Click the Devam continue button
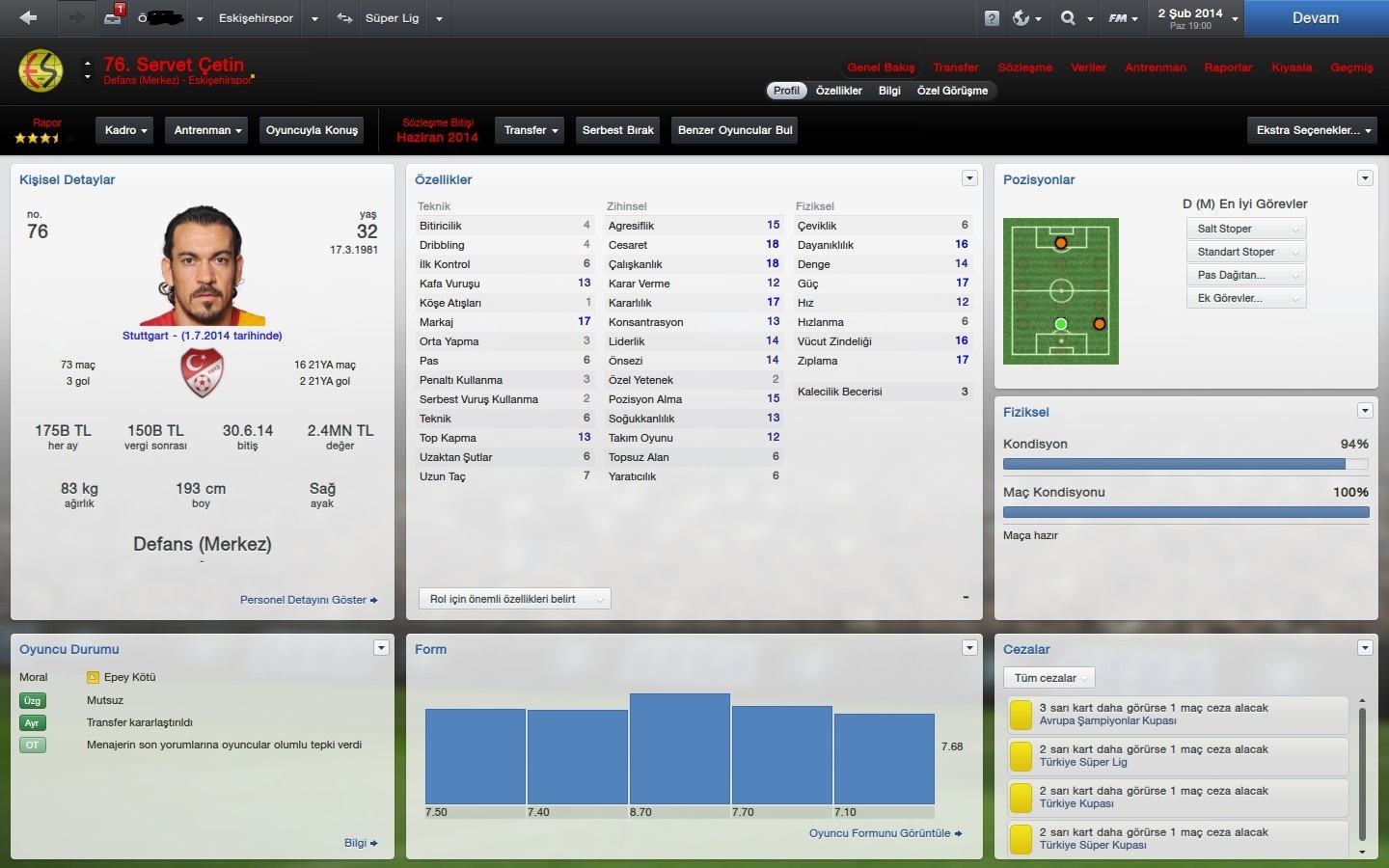The width and height of the screenshot is (1389, 868). (1315, 18)
